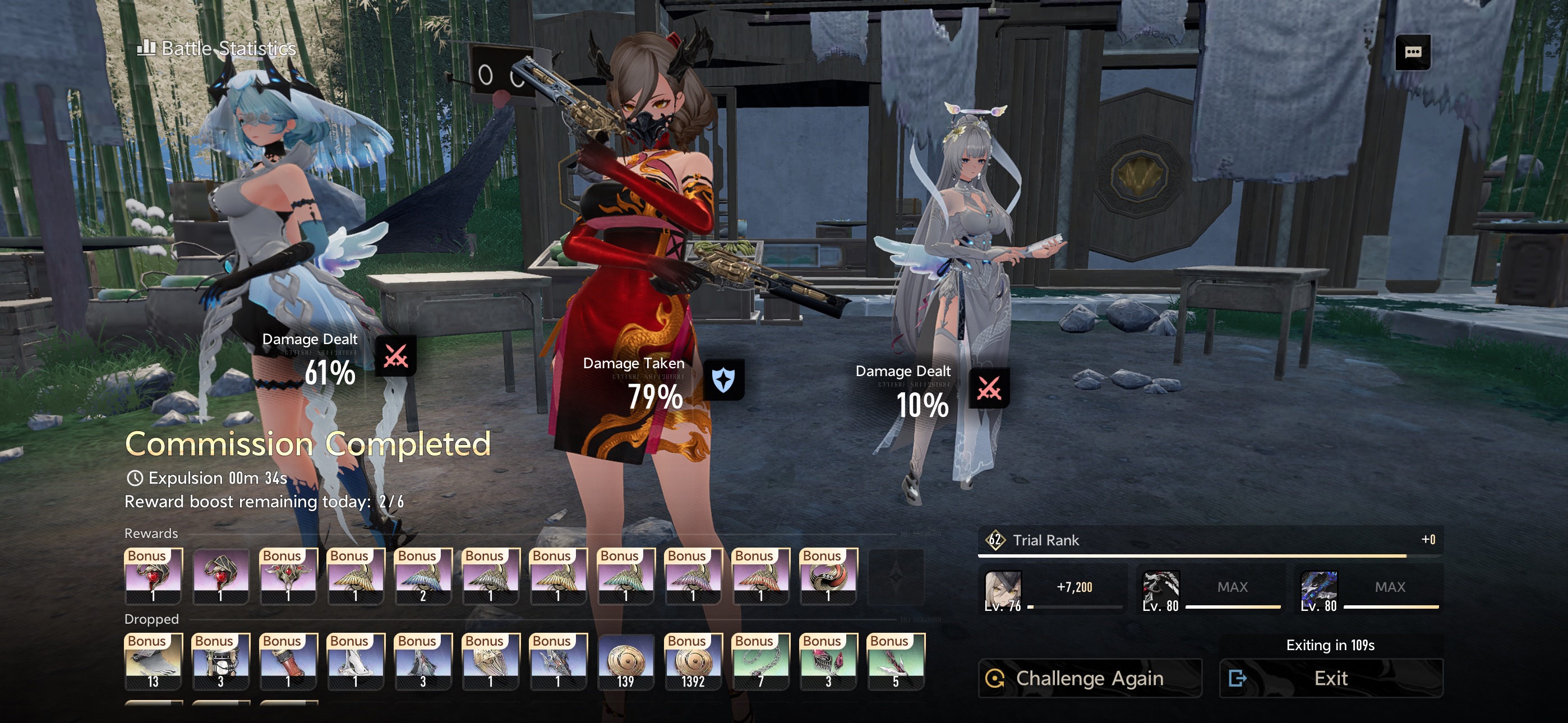Select the cloth scrap drop with 13

(x=153, y=661)
